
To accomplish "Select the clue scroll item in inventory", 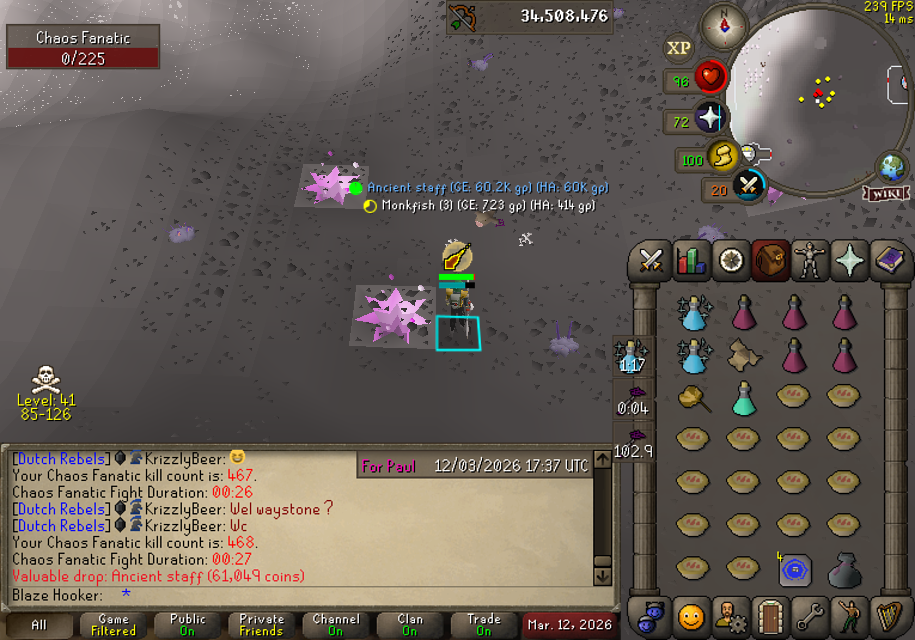I will coord(743,355).
